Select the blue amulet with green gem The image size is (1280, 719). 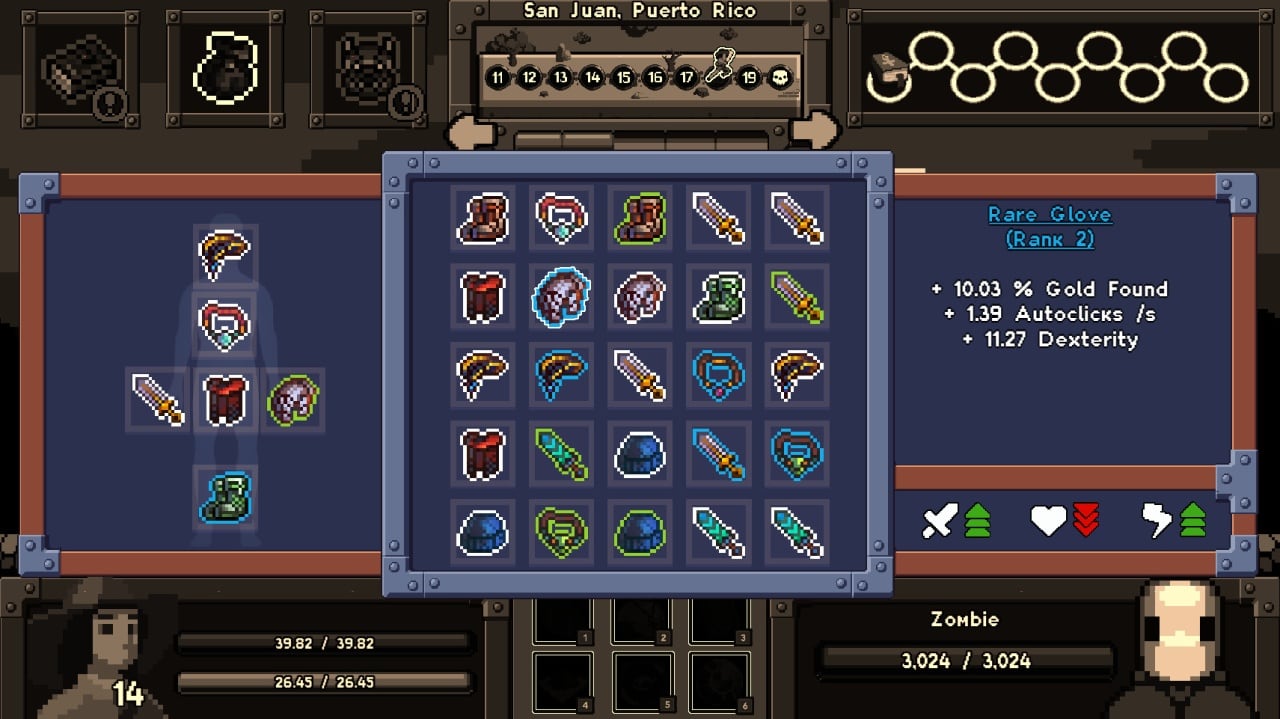[x=797, y=452]
